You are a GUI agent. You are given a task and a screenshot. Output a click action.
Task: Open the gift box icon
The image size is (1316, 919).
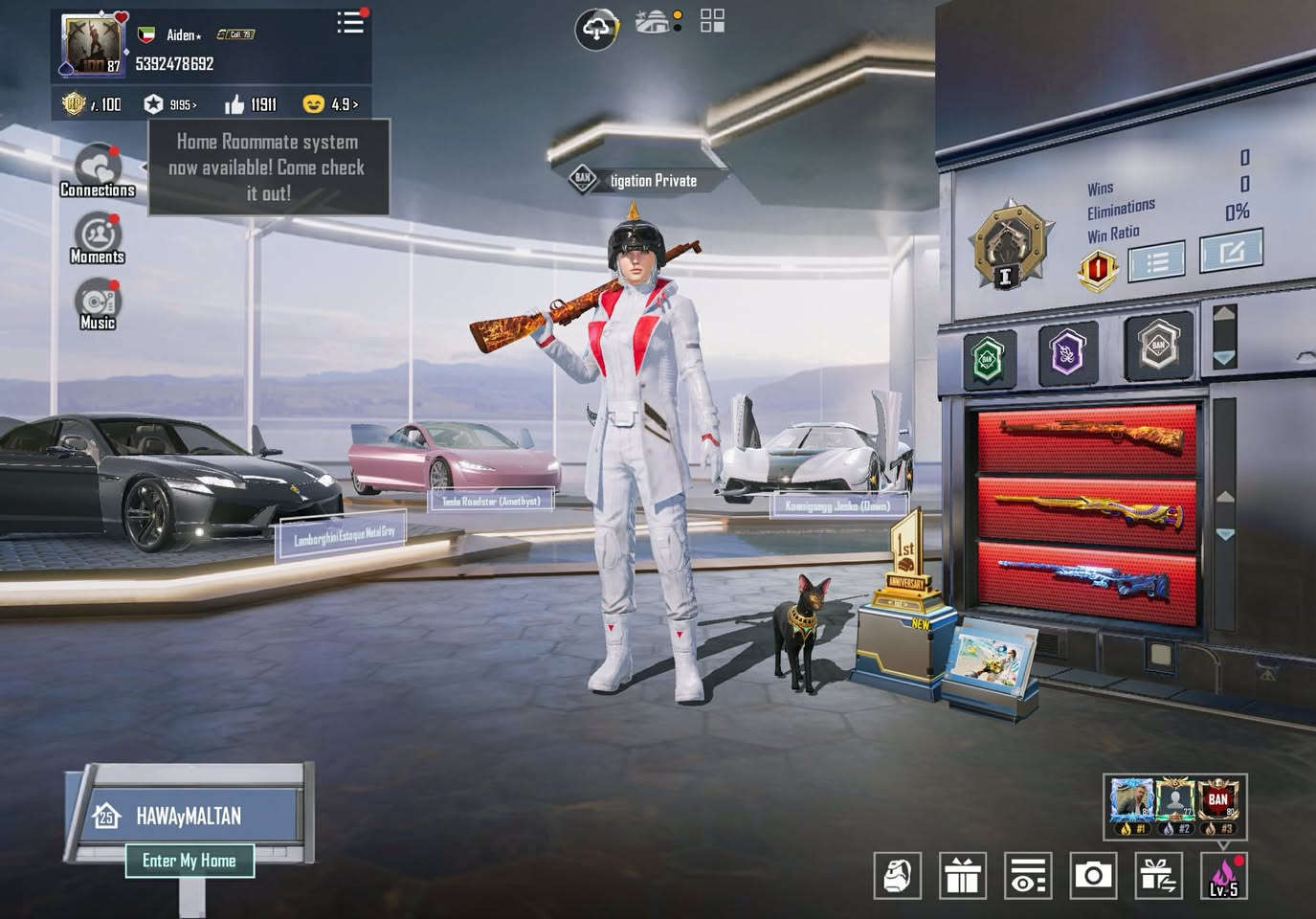point(963,875)
